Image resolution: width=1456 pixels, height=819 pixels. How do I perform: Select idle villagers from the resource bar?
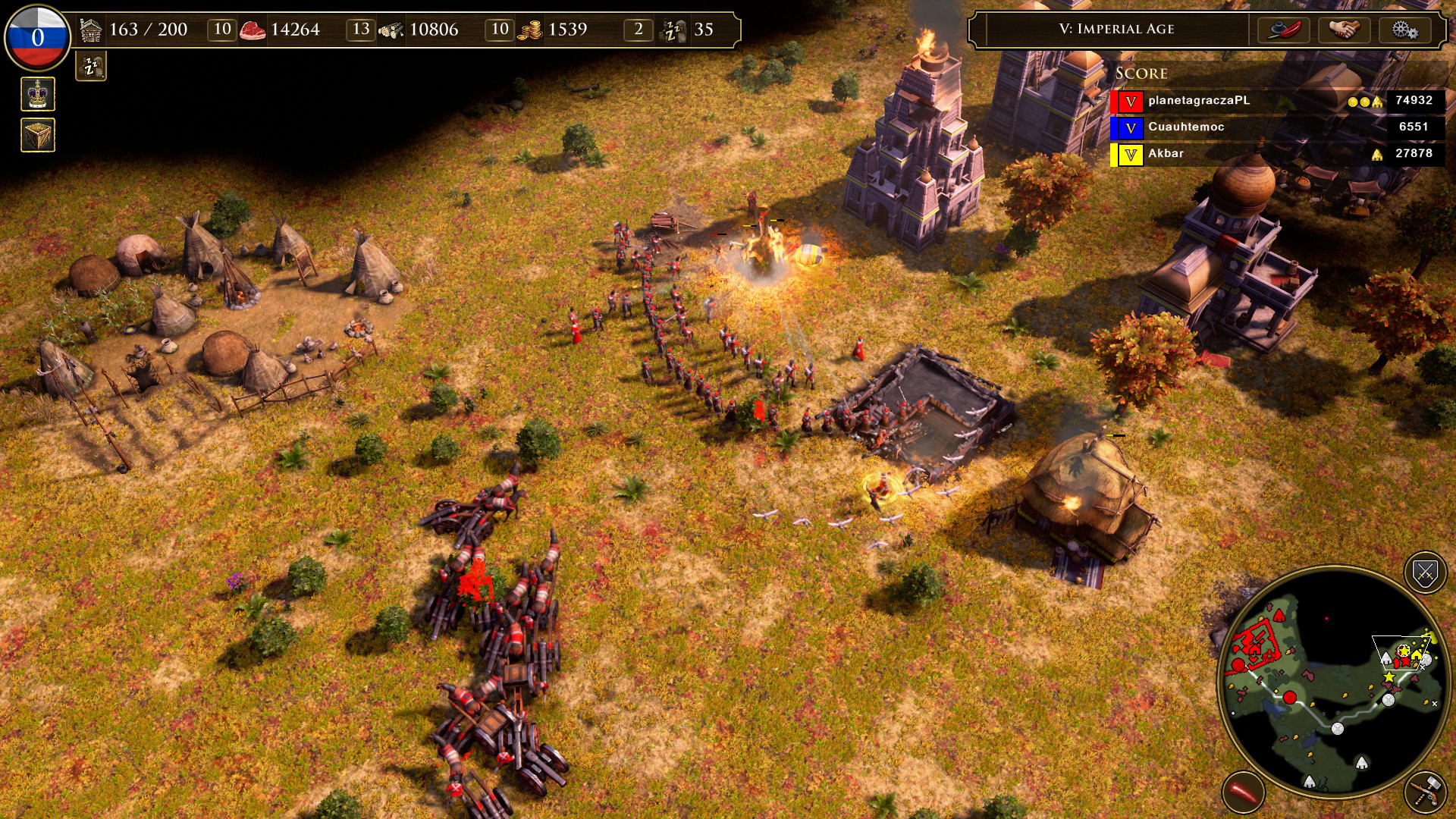click(x=673, y=30)
